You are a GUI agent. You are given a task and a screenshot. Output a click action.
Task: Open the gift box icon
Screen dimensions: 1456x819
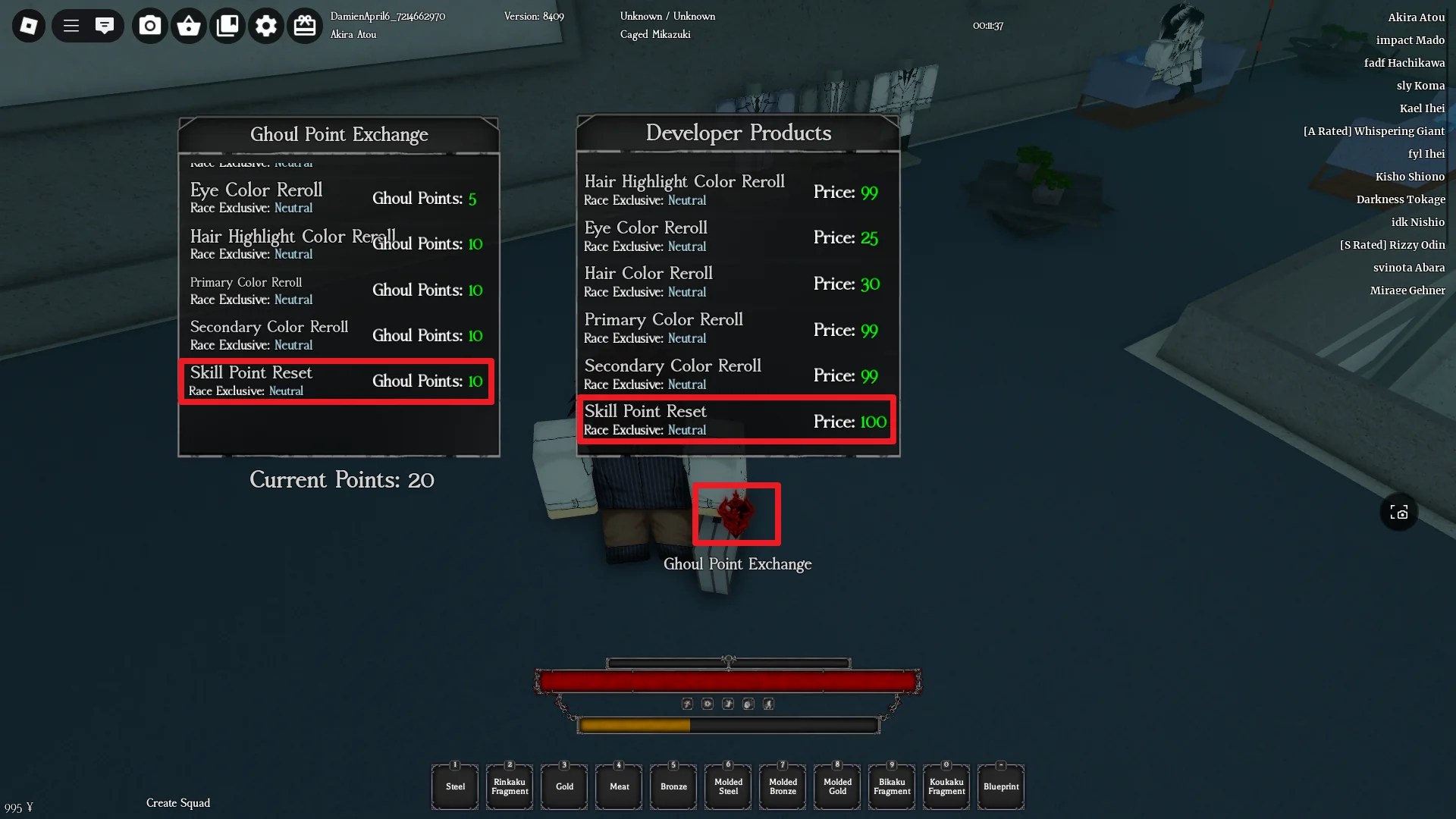pyautogui.click(x=305, y=25)
